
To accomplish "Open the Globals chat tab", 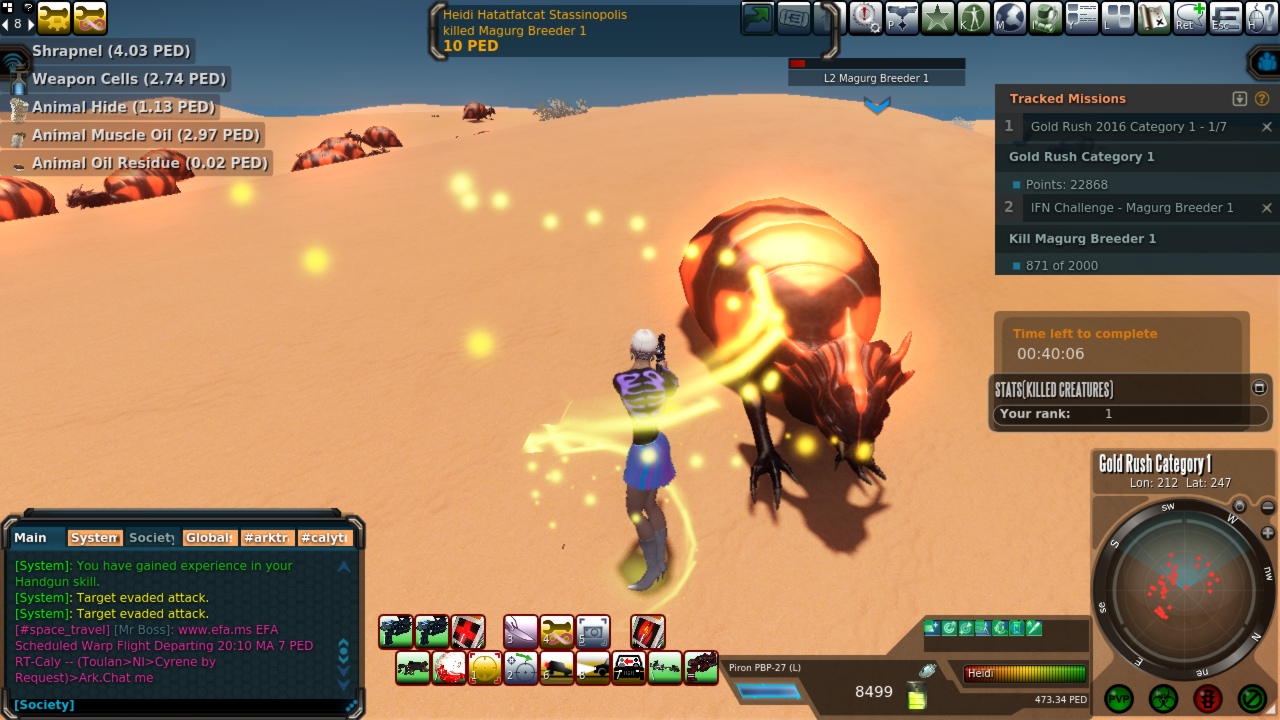I will coord(210,538).
